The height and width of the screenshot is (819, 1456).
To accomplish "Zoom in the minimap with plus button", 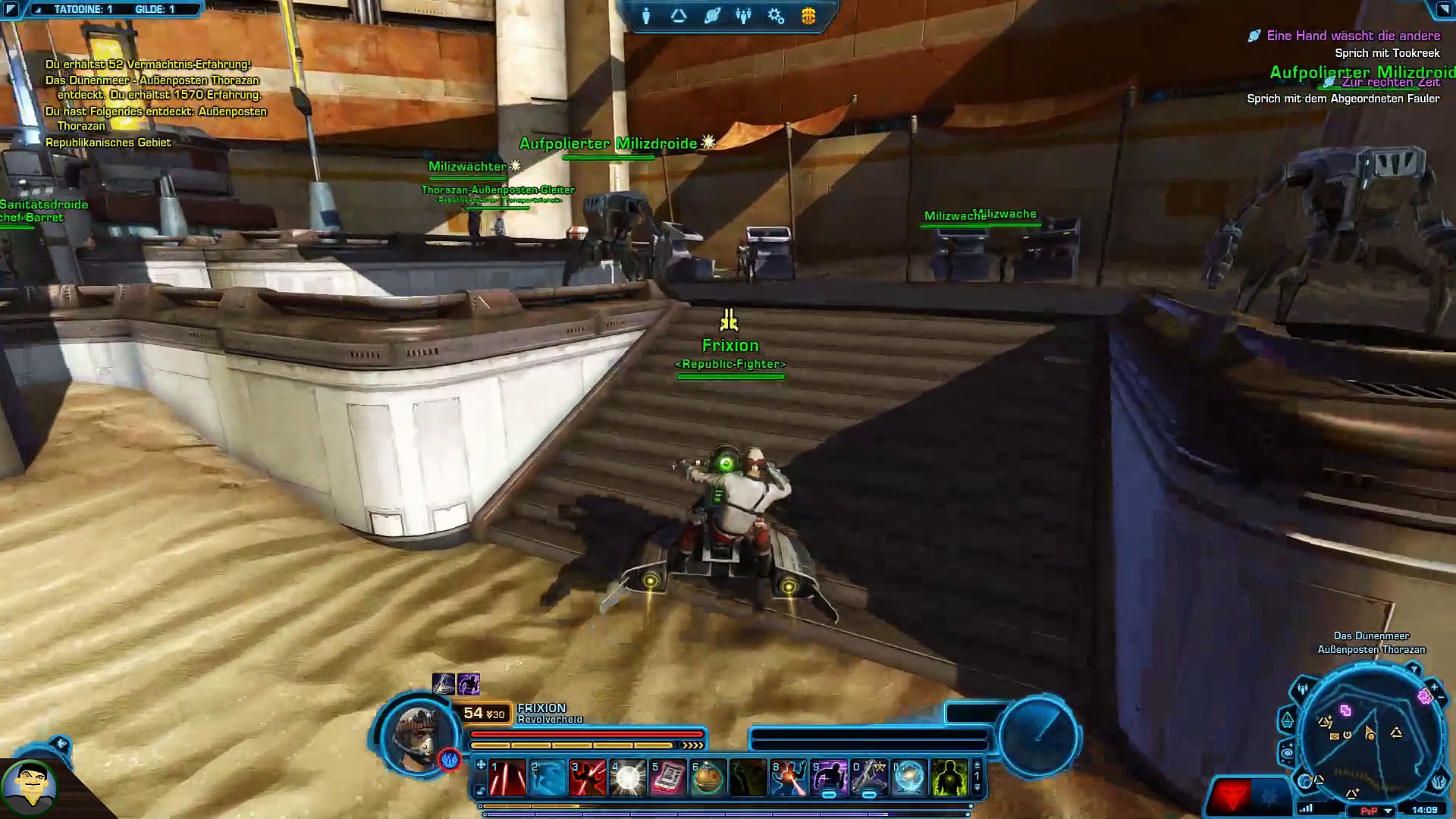I will tap(1433, 688).
